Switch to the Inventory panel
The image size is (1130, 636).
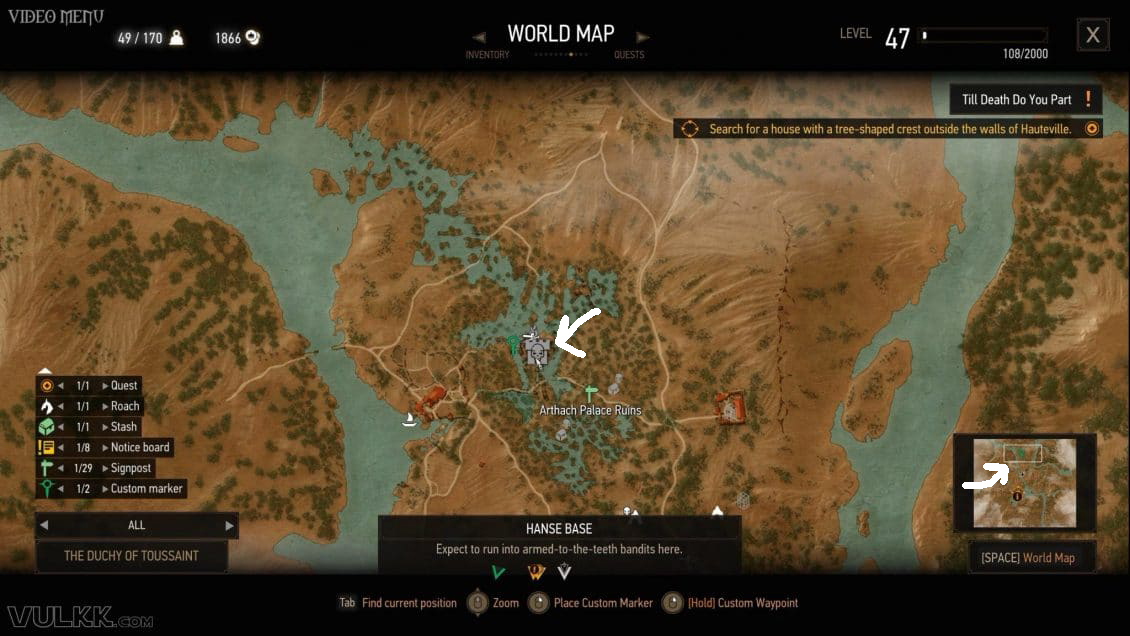coord(487,55)
